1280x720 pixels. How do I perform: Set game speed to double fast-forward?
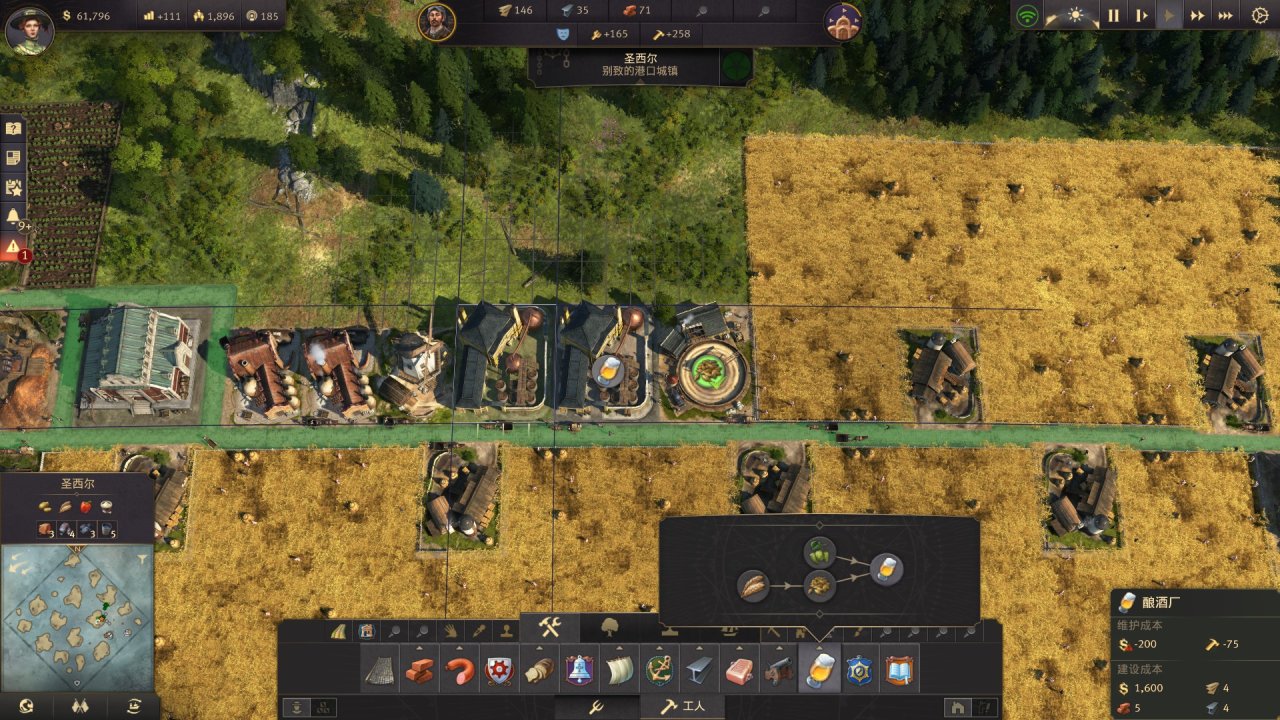1197,15
